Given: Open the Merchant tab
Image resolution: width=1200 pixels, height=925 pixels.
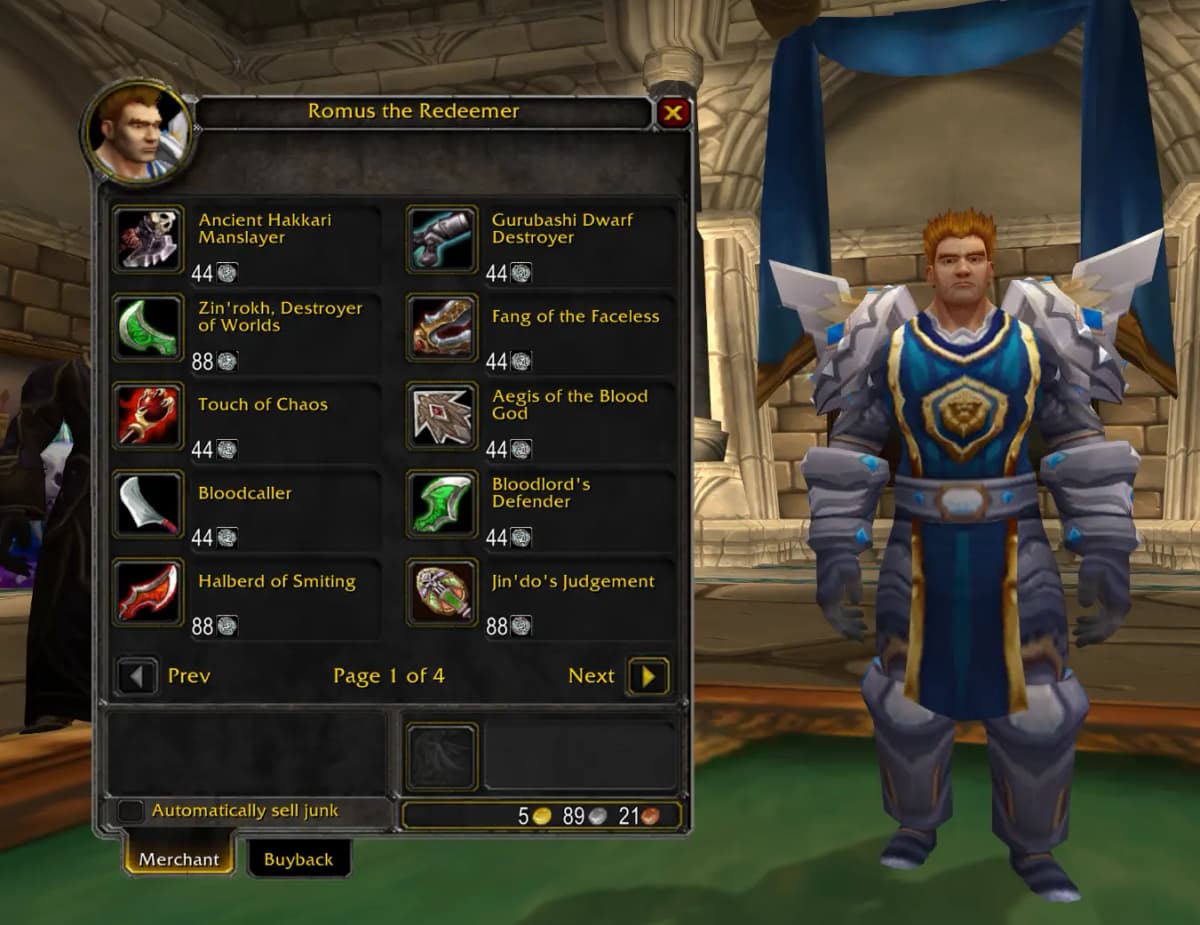Looking at the screenshot, I should coord(179,859).
